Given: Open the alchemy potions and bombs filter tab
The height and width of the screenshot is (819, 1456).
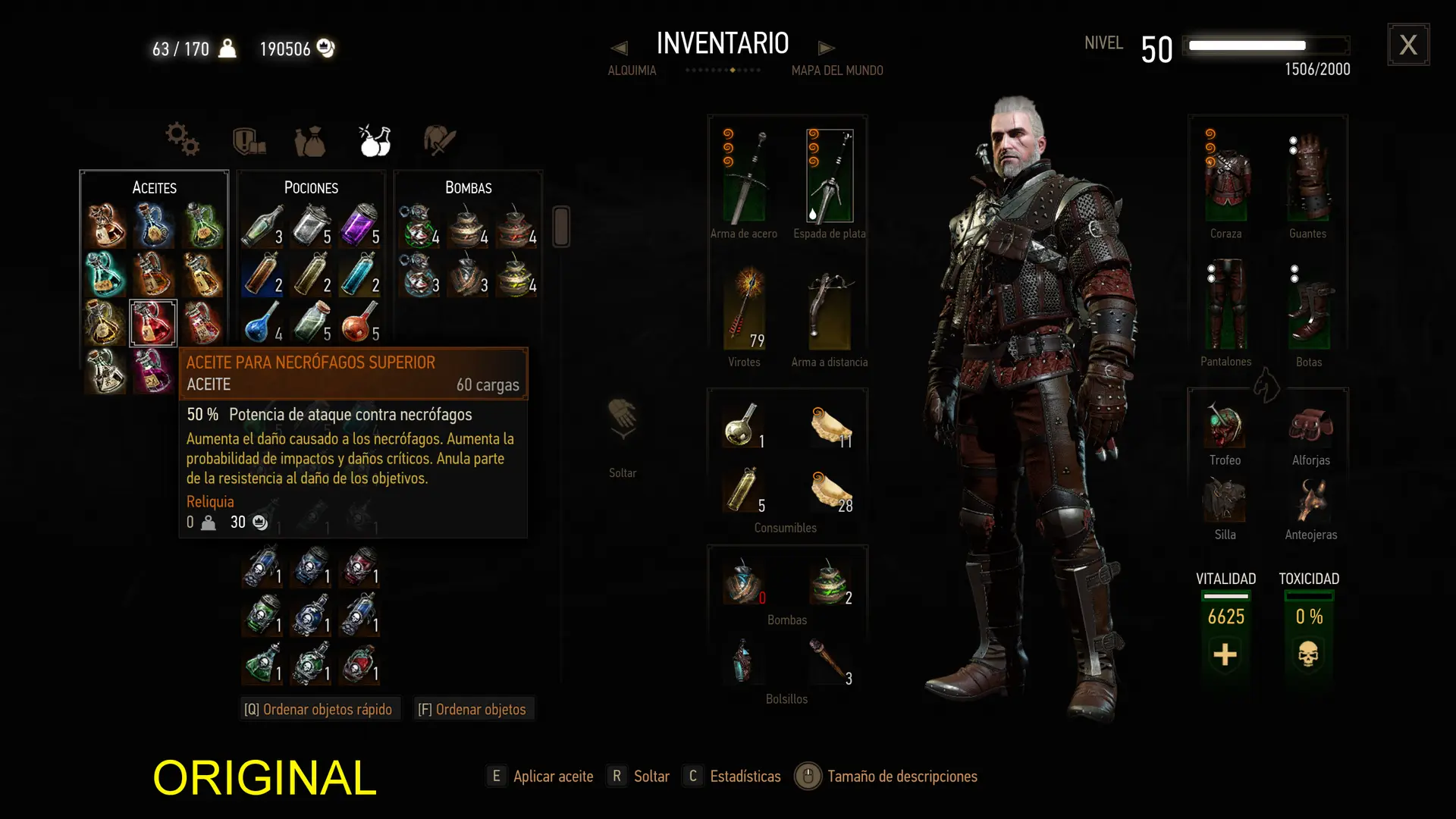Looking at the screenshot, I should pos(375,140).
